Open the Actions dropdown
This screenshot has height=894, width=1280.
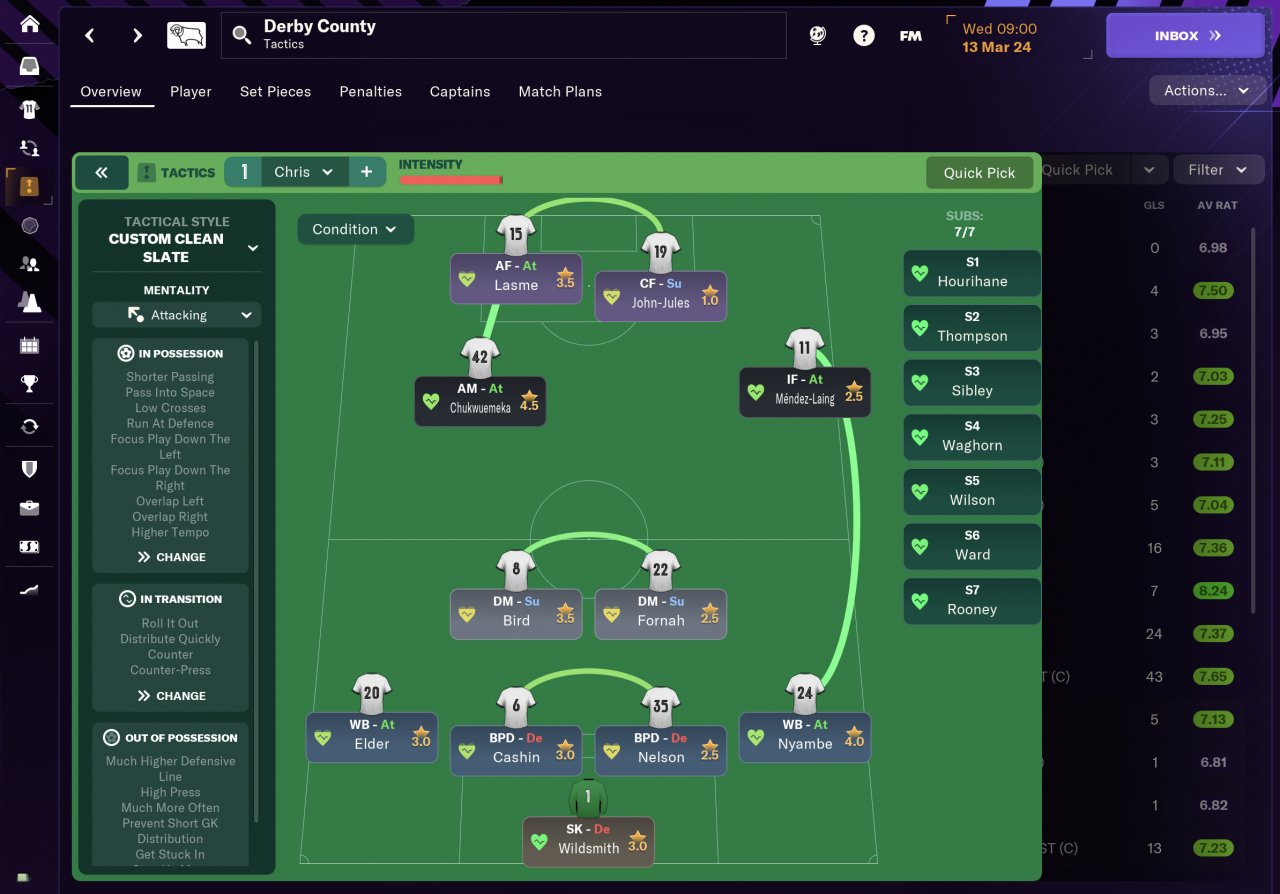pos(1207,90)
